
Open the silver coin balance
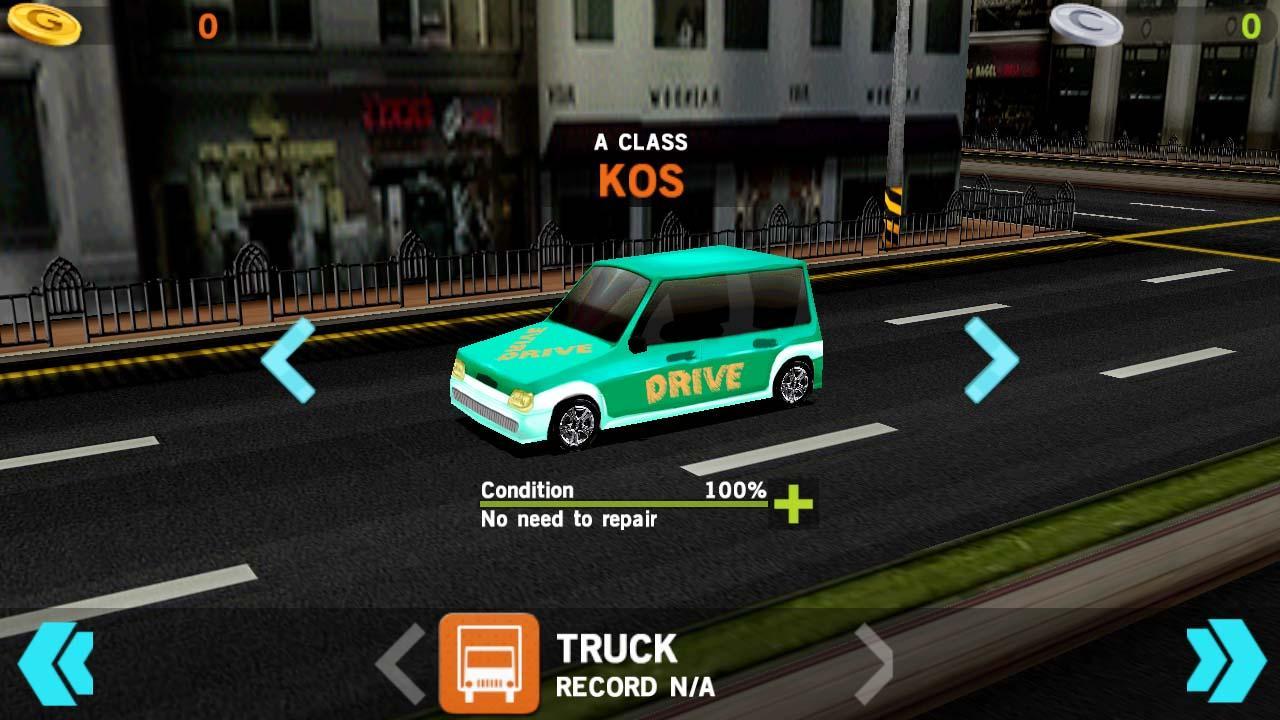pyautogui.click(x=1086, y=25)
